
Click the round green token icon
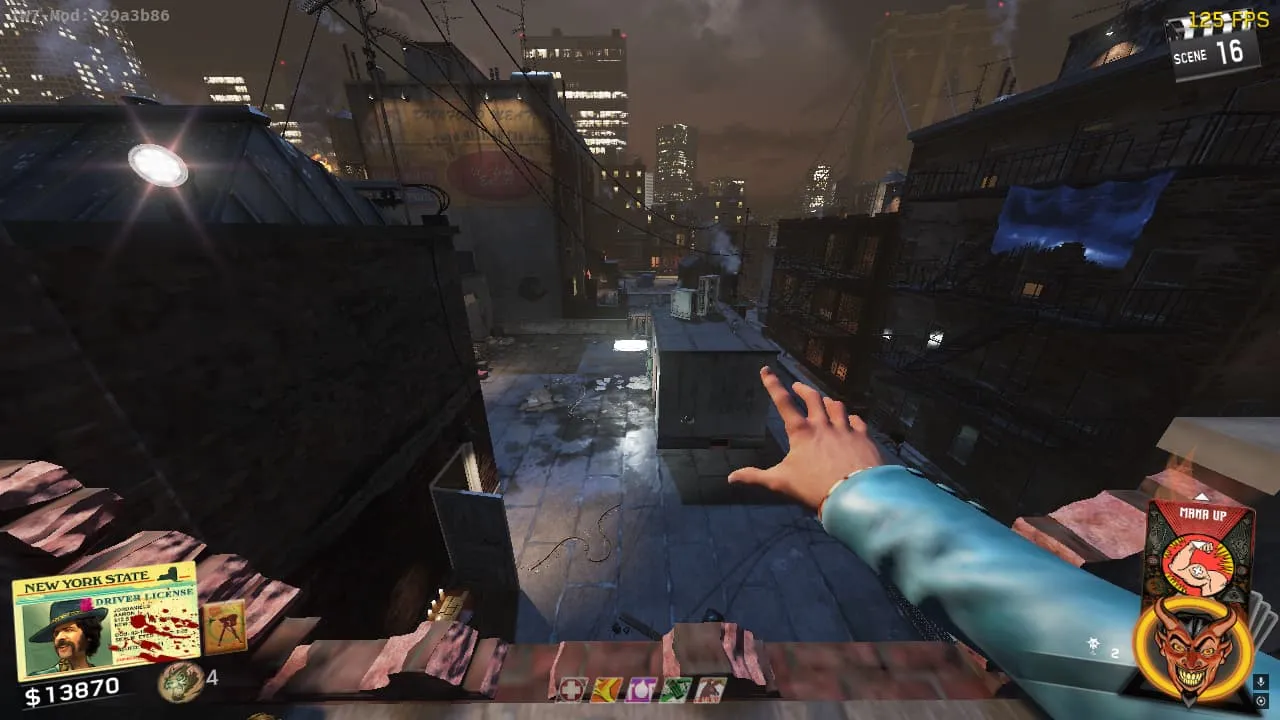pos(180,681)
